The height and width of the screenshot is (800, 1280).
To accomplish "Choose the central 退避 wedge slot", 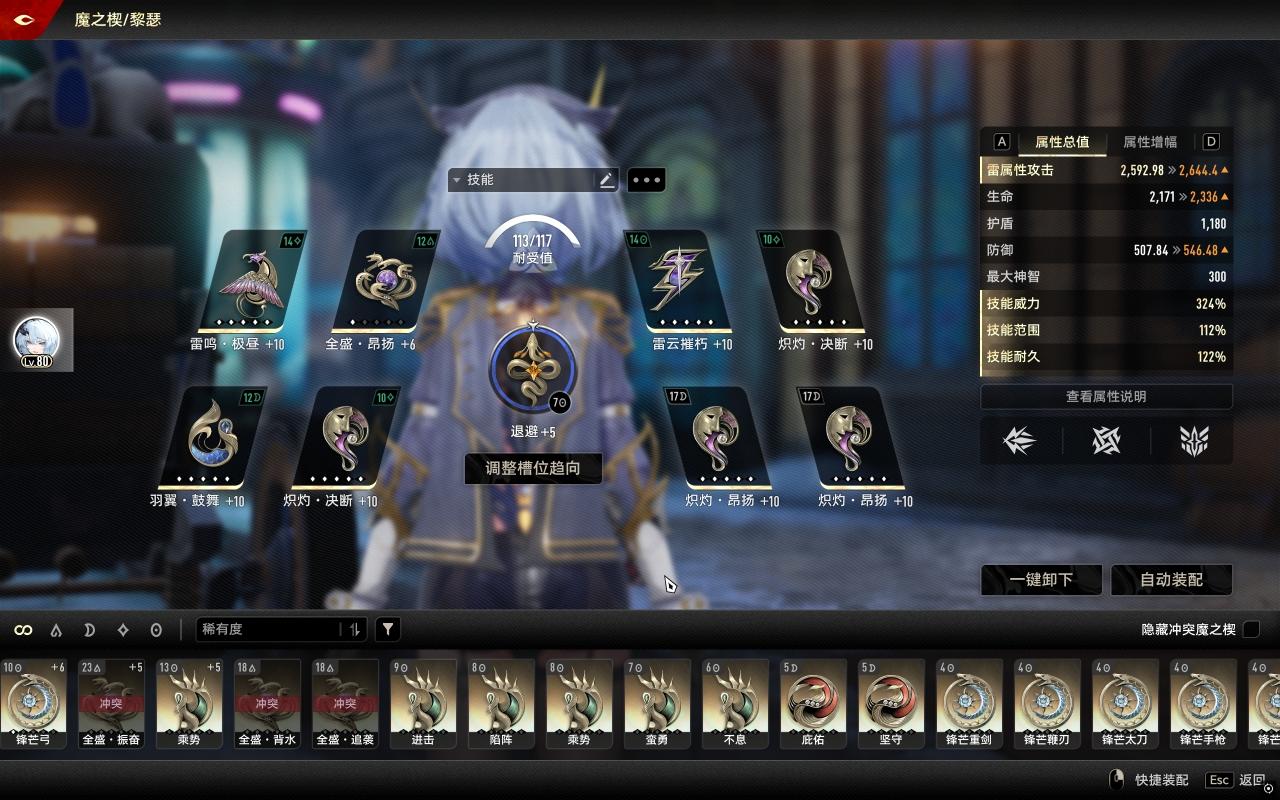I will [x=533, y=368].
